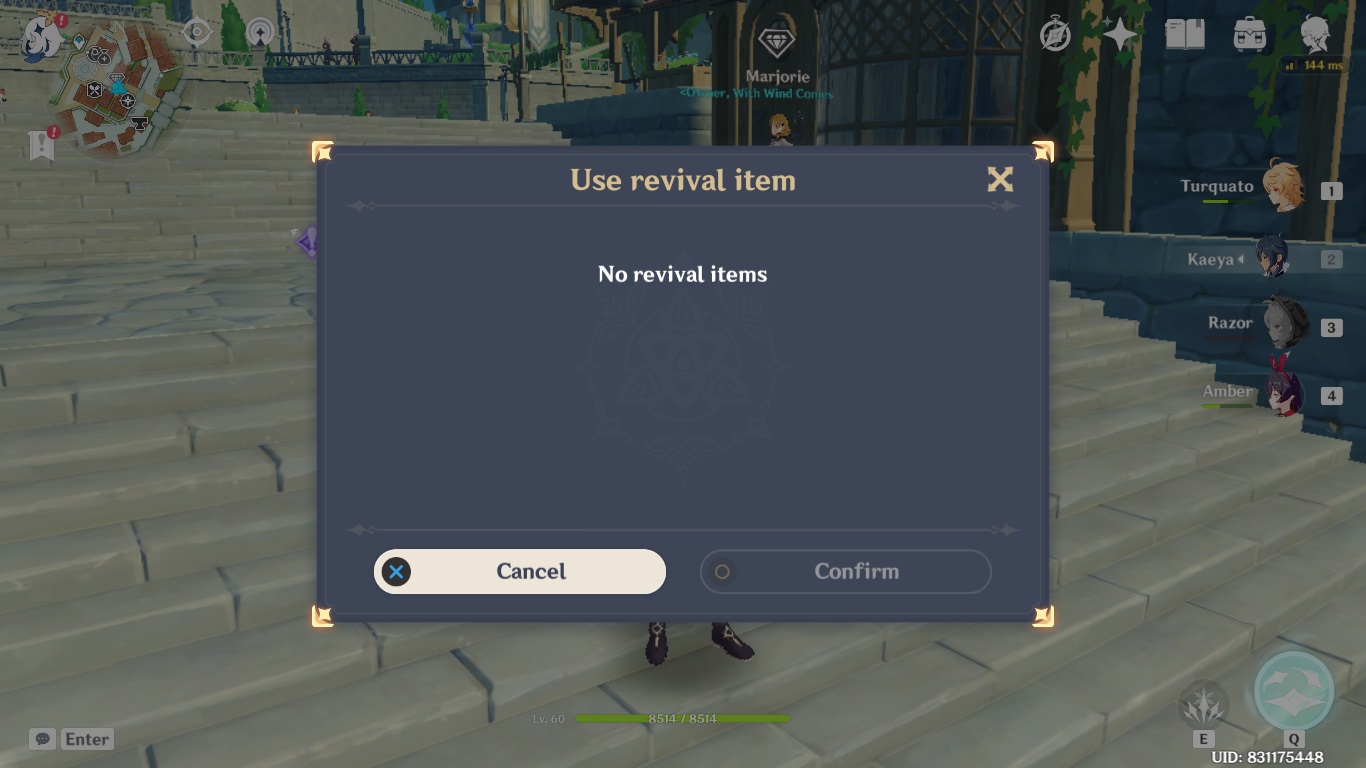Open the circular minimap
Screen dimensions: 1366x768
[x=120, y=87]
